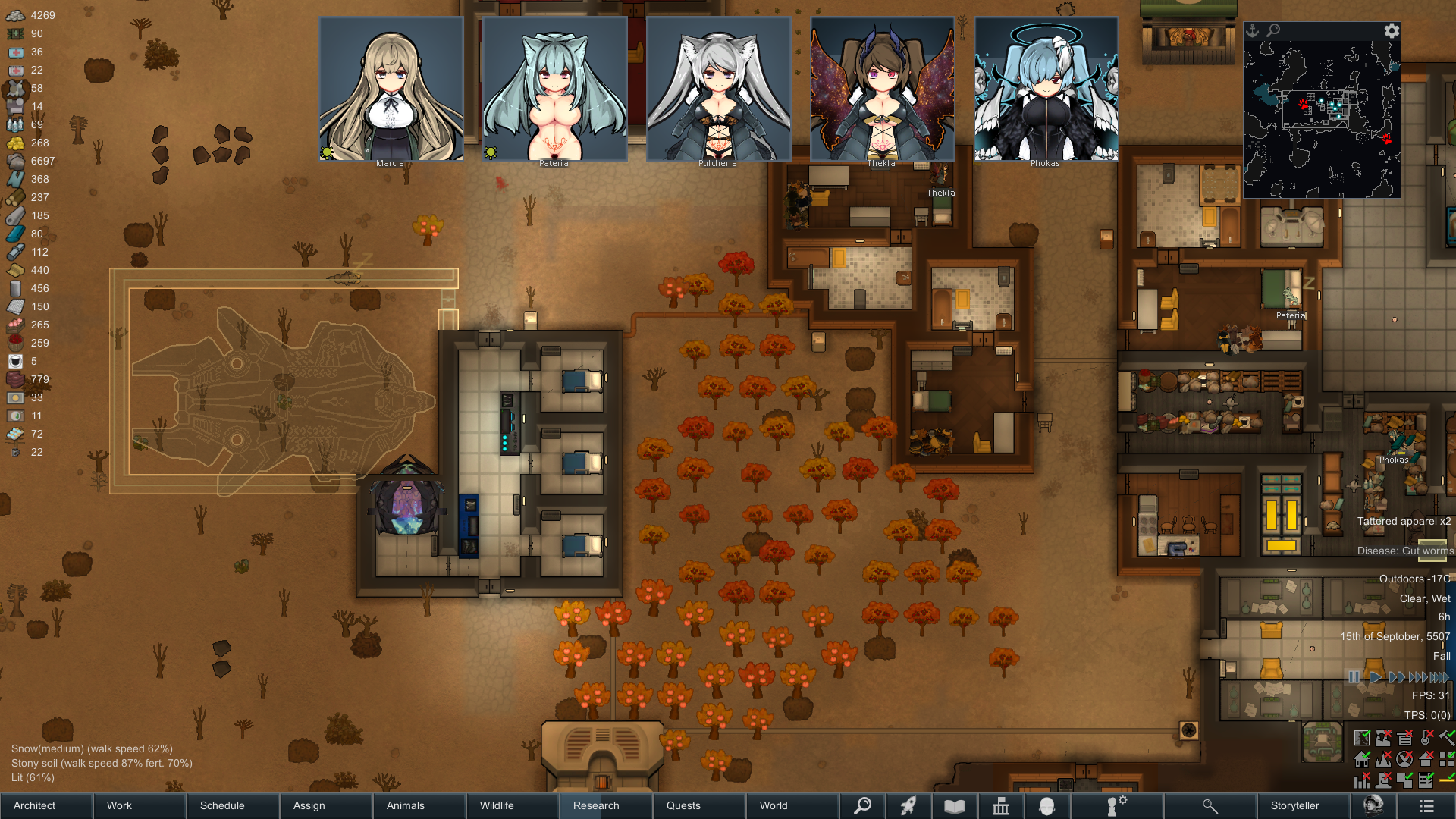Switch to the World view

point(773,805)
